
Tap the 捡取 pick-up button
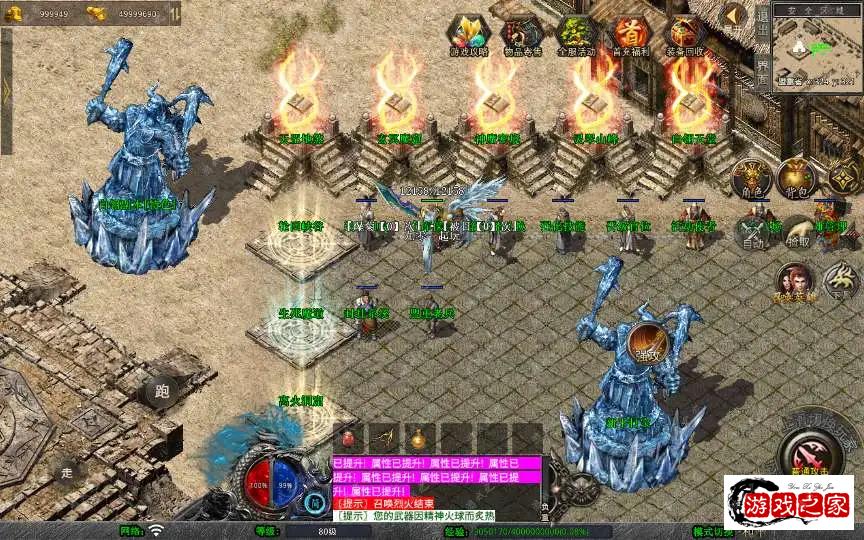[797, 234]
